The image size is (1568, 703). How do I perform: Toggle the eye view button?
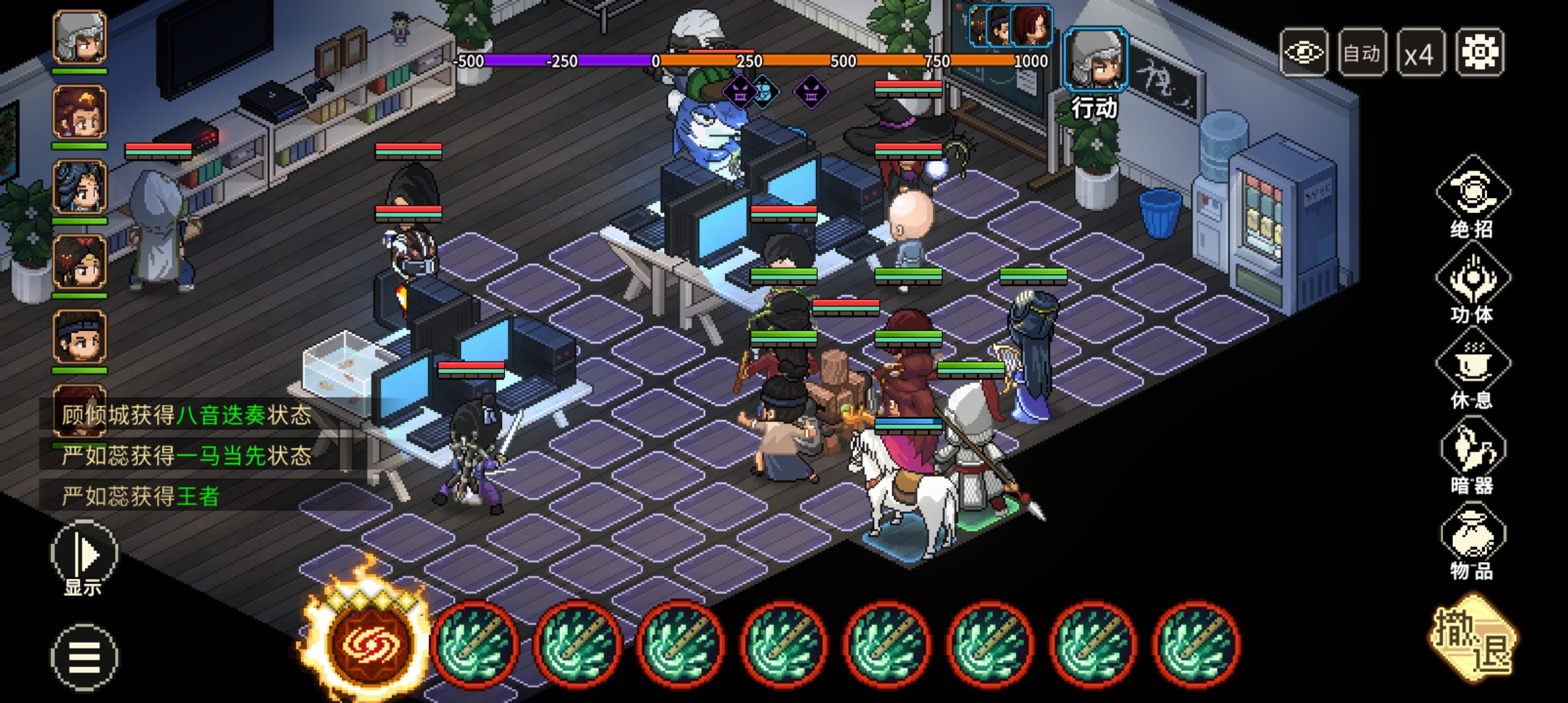pos(1304,52)
